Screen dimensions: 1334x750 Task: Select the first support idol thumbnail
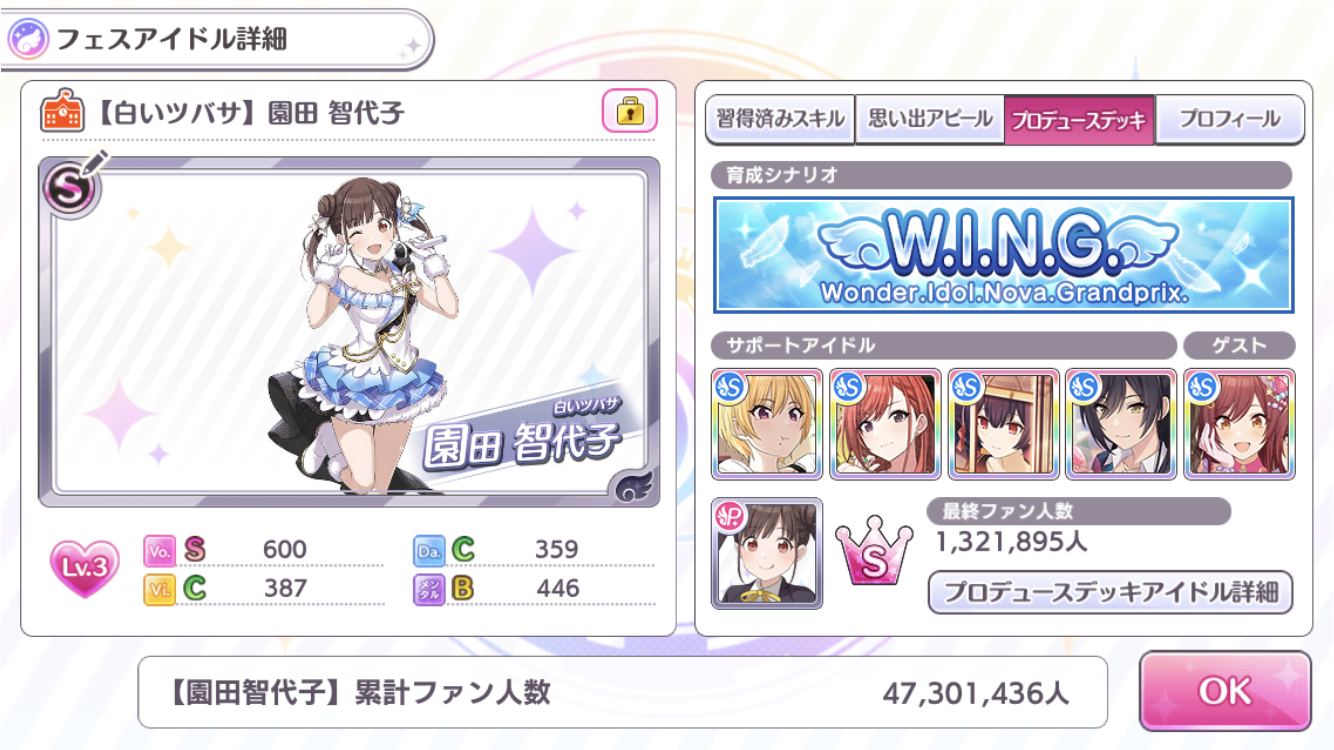[x=765, y=425]
